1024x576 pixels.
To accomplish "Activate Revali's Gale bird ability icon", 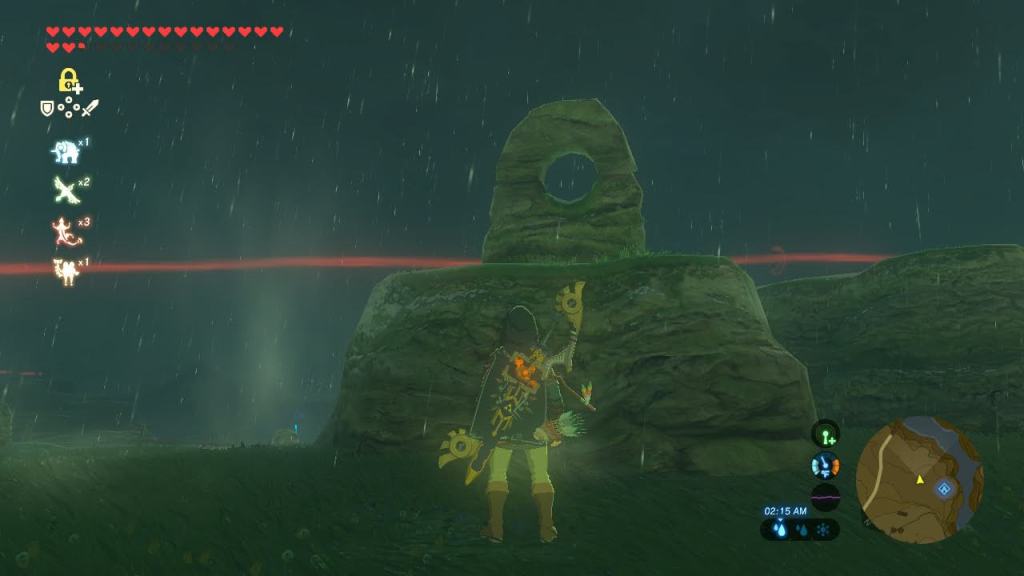I will [65, 189].
